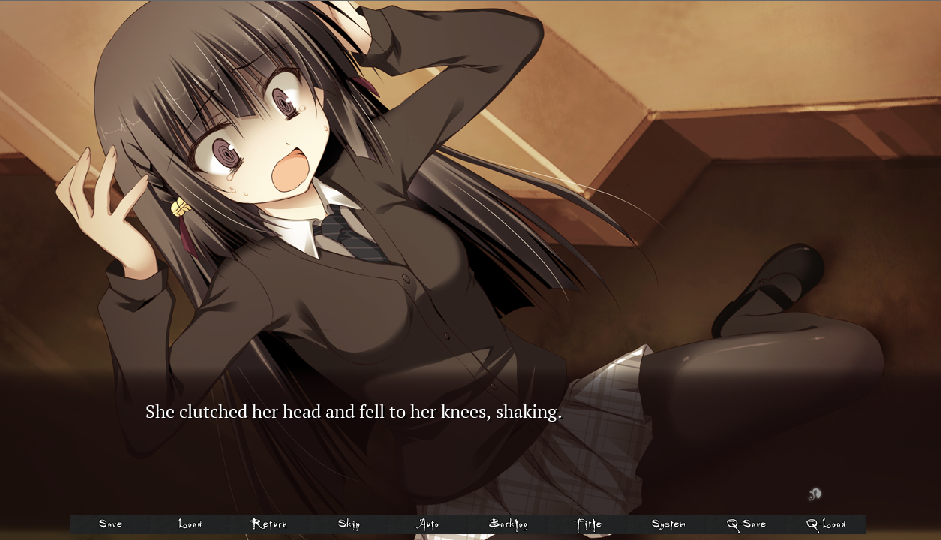Image resolution: width=941 pixels, height=540 pixels.
Task: Open the Load menu
Action: click(190, 524)
